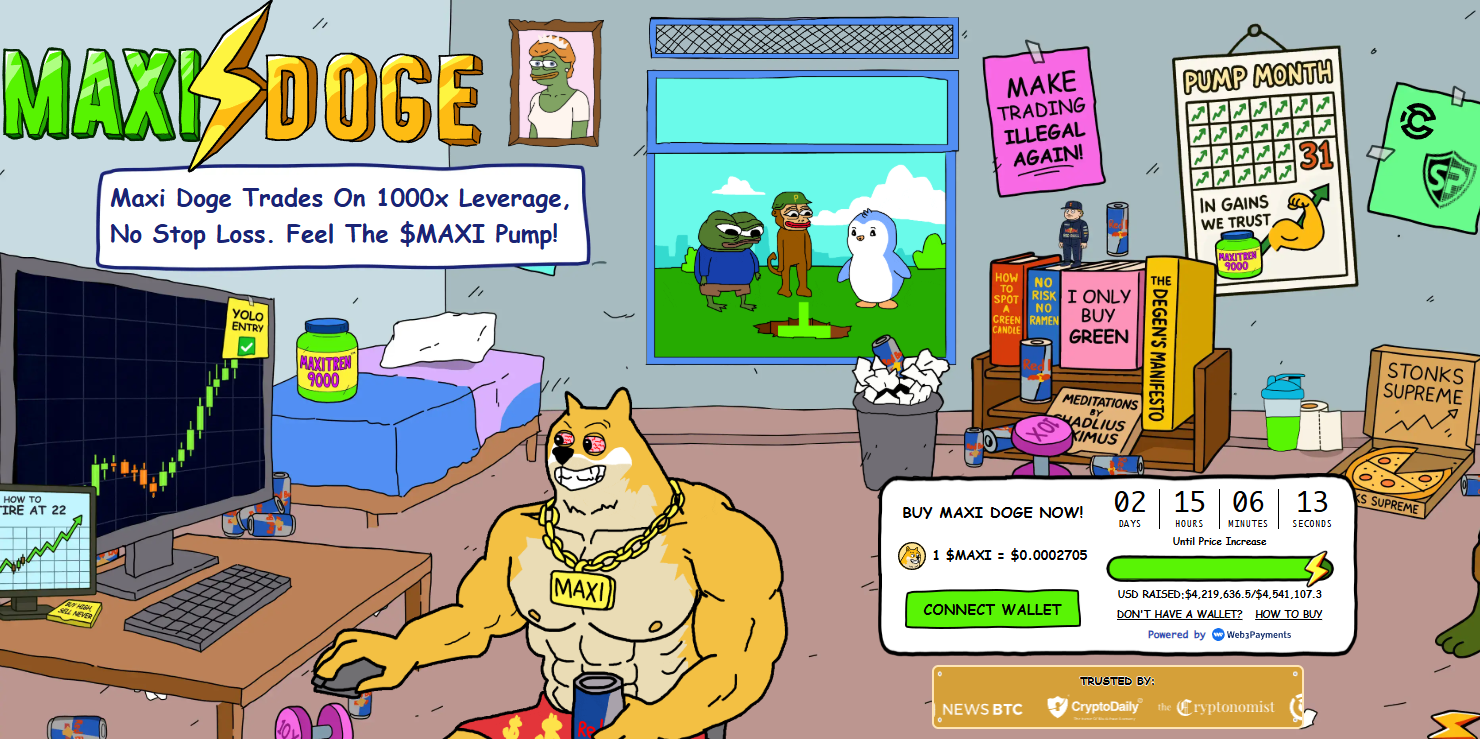This screenshot has width=1480, height=739.
Task: Click the Maxi Doge logo
Action: 240,90
